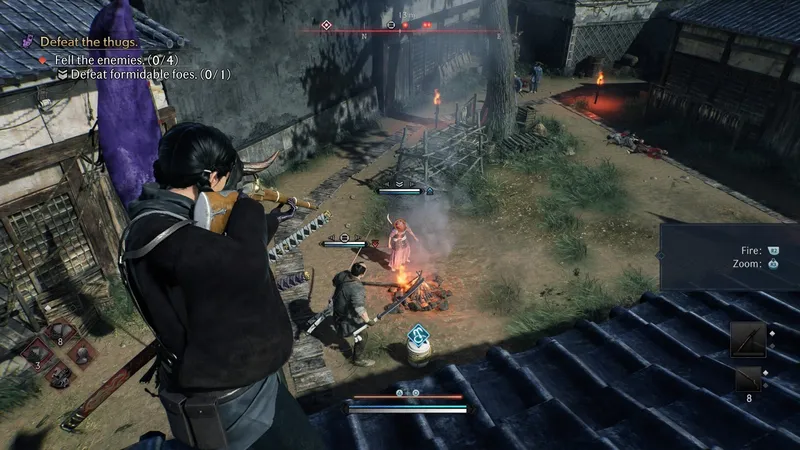Click the diamond marker on the compass
The image size is (800, 450).
pyautogui.click(x=325, y=24)
